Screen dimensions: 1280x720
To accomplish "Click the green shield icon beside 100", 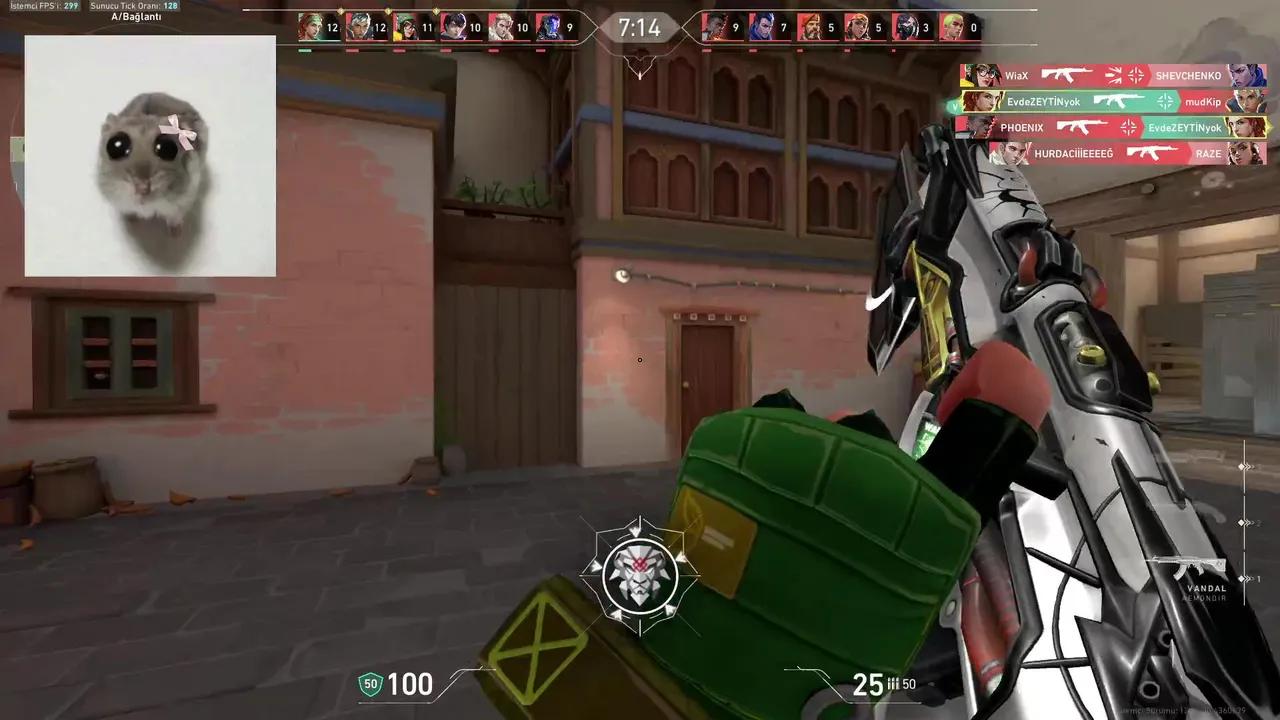I will click(x=368, y=684).
